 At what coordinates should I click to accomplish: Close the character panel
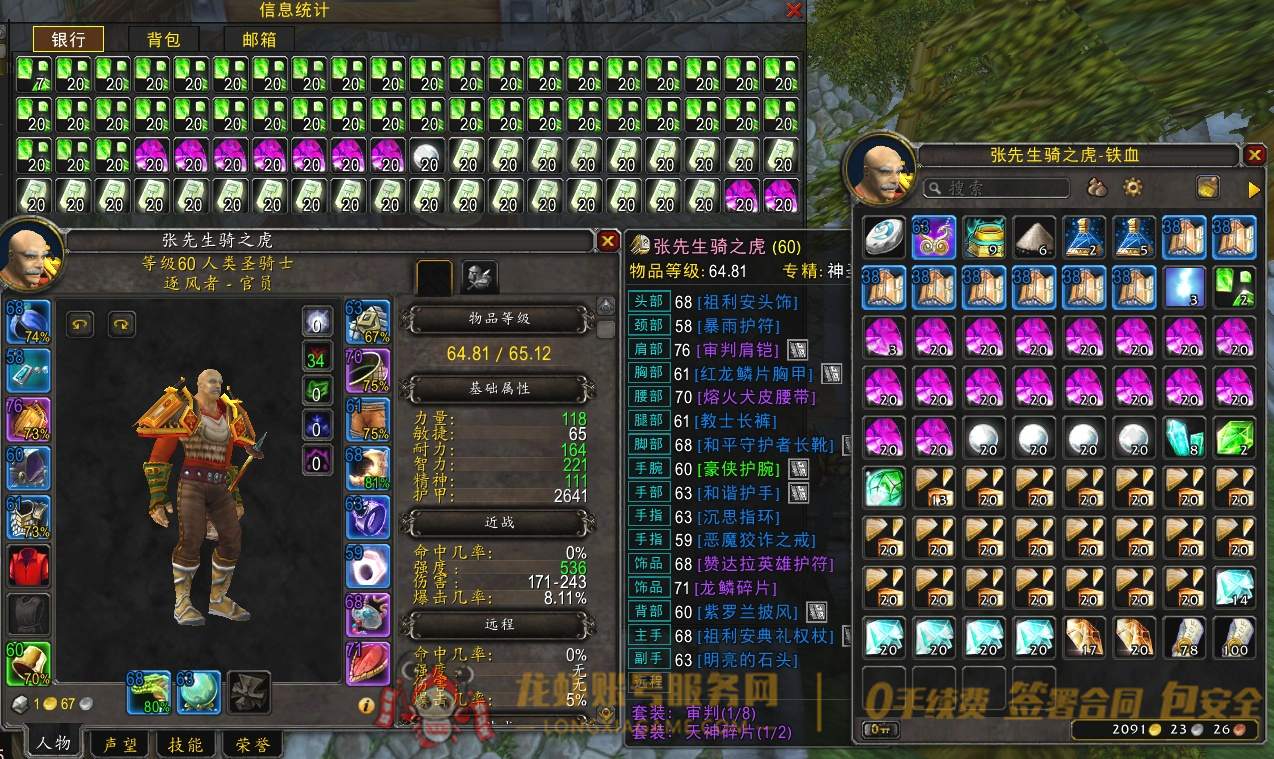click(607, 241)
